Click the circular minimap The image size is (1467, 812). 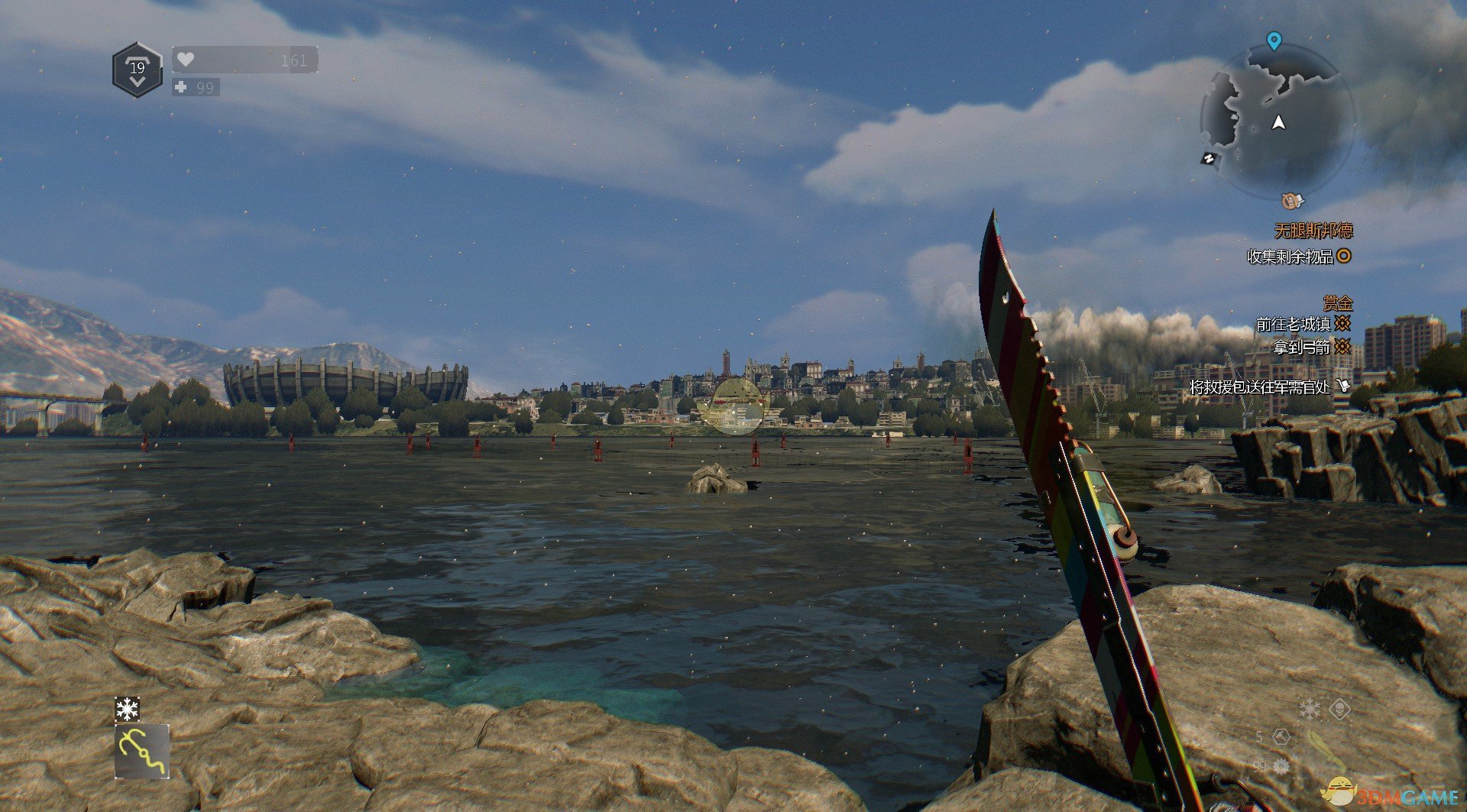point(1278,121)
